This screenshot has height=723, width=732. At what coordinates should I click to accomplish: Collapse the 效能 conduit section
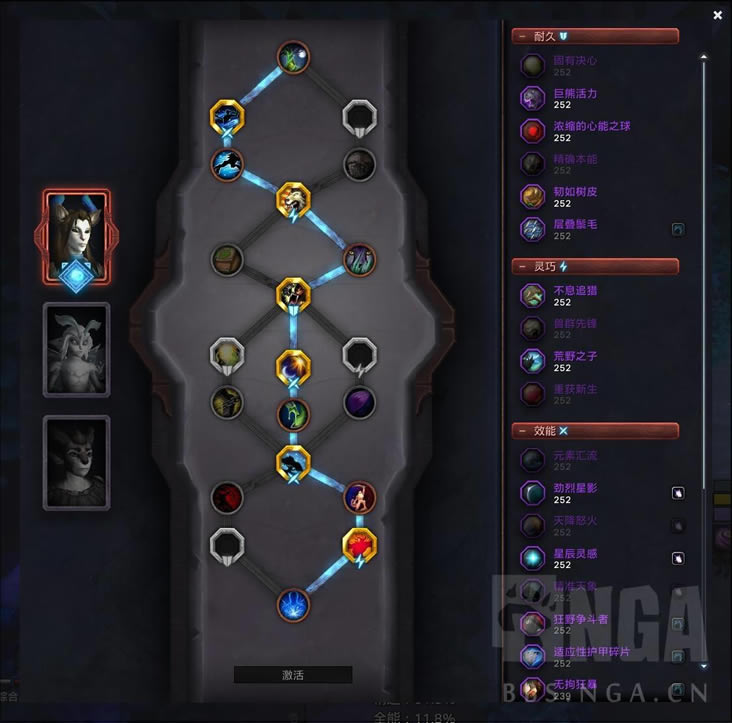point(595,431)
